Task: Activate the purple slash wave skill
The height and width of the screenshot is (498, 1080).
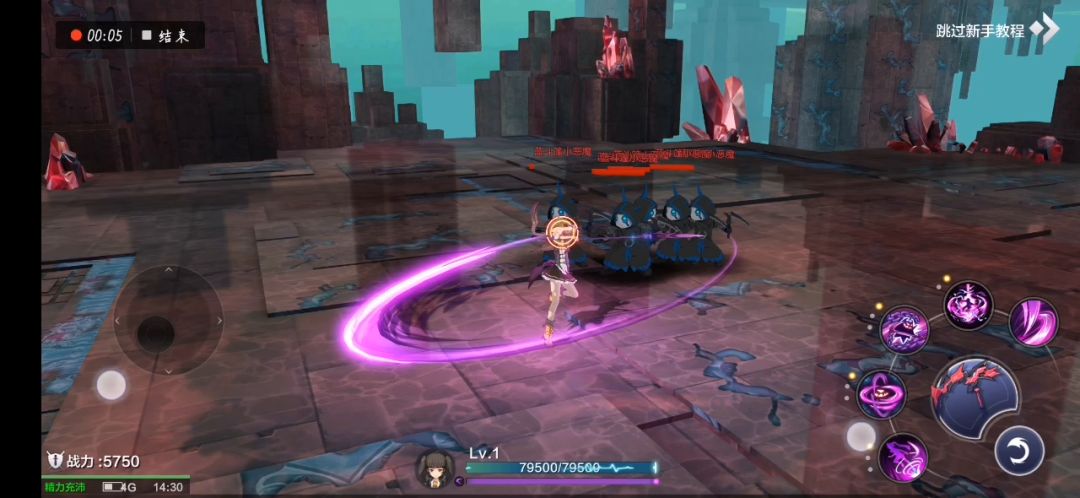Action: (x=1032, y=322)
